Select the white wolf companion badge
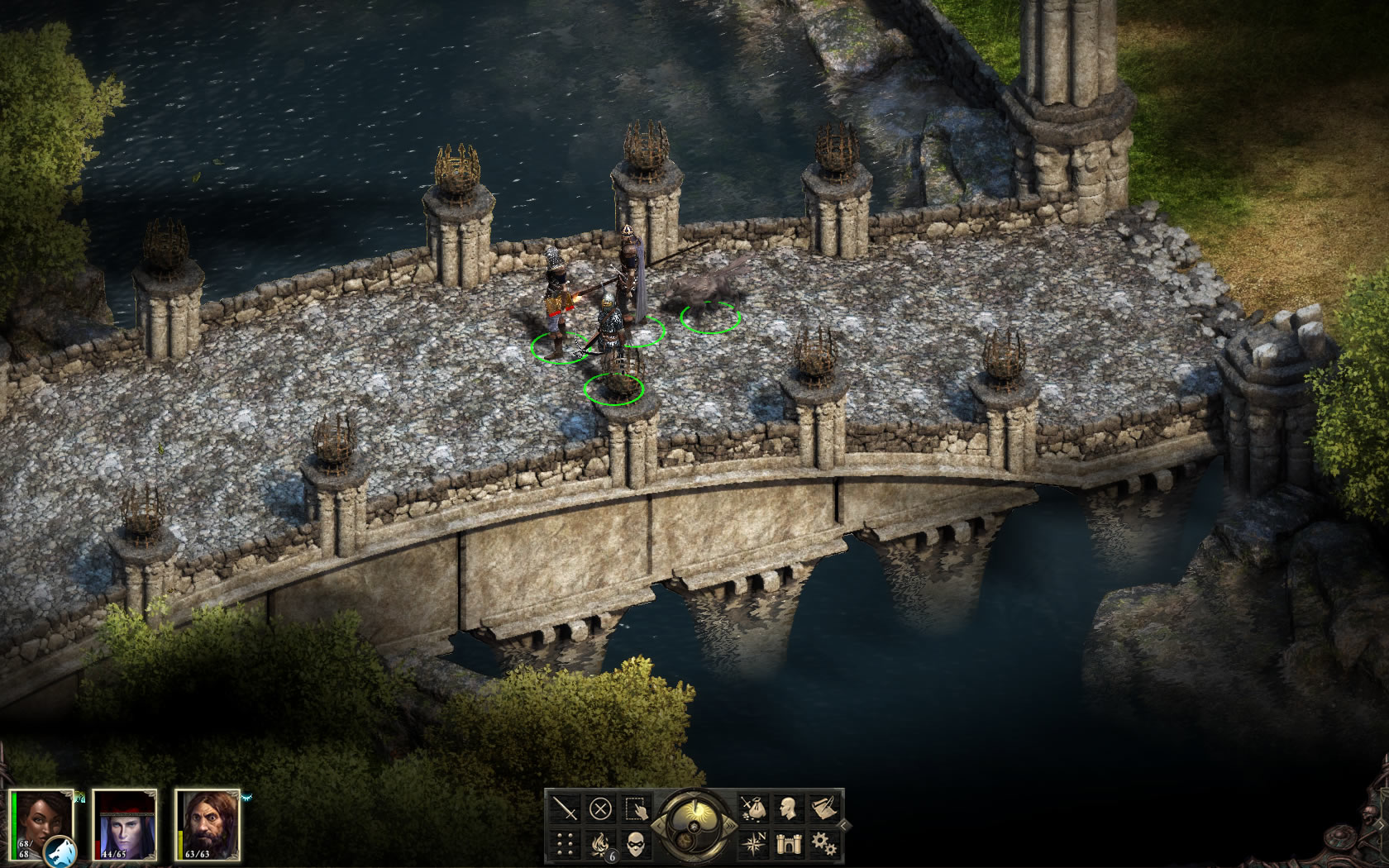Image resolution: width=1389 pixels, height=868 pixels. (x=61, y=851)
